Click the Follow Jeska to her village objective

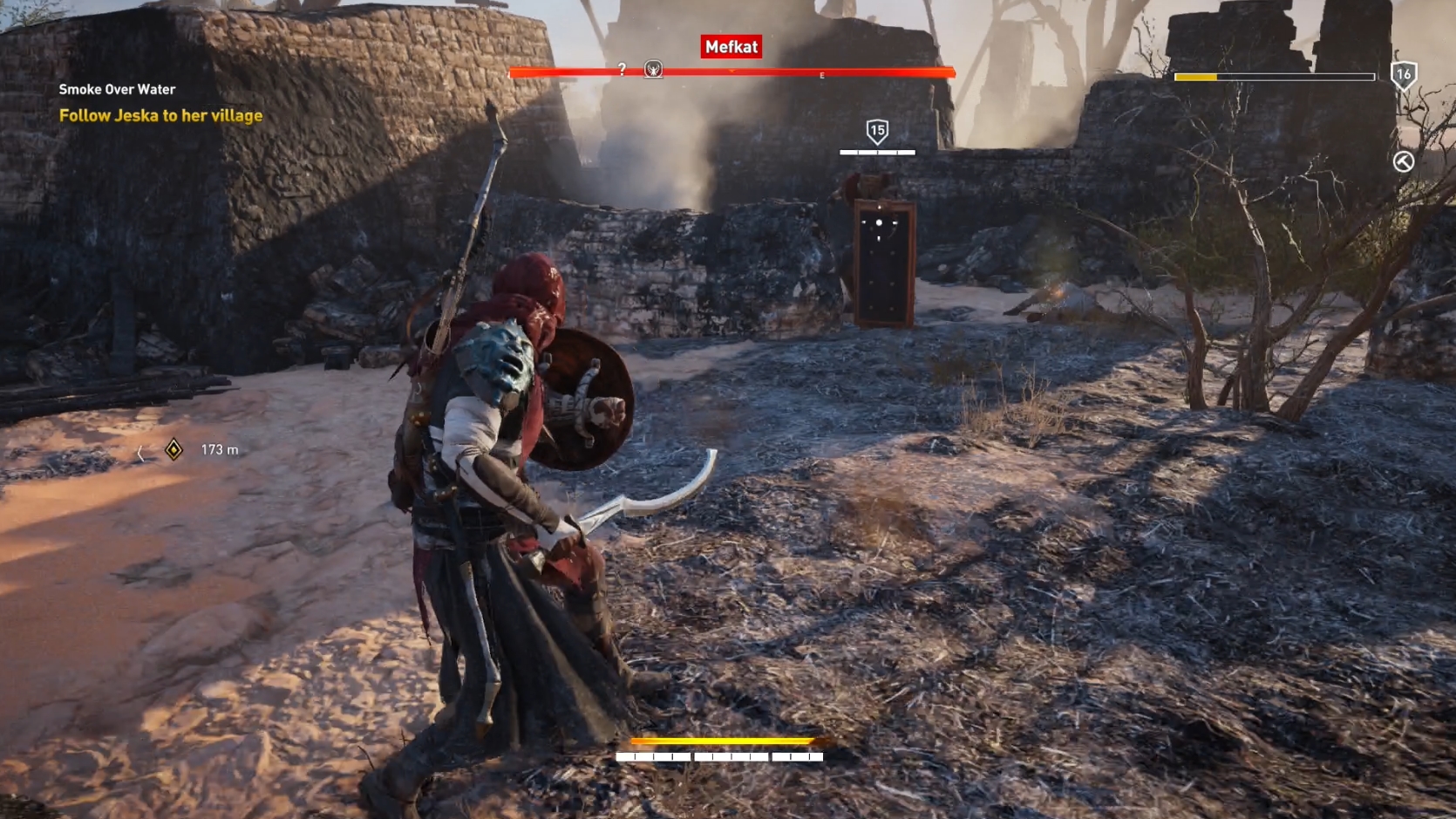(160, 115)
